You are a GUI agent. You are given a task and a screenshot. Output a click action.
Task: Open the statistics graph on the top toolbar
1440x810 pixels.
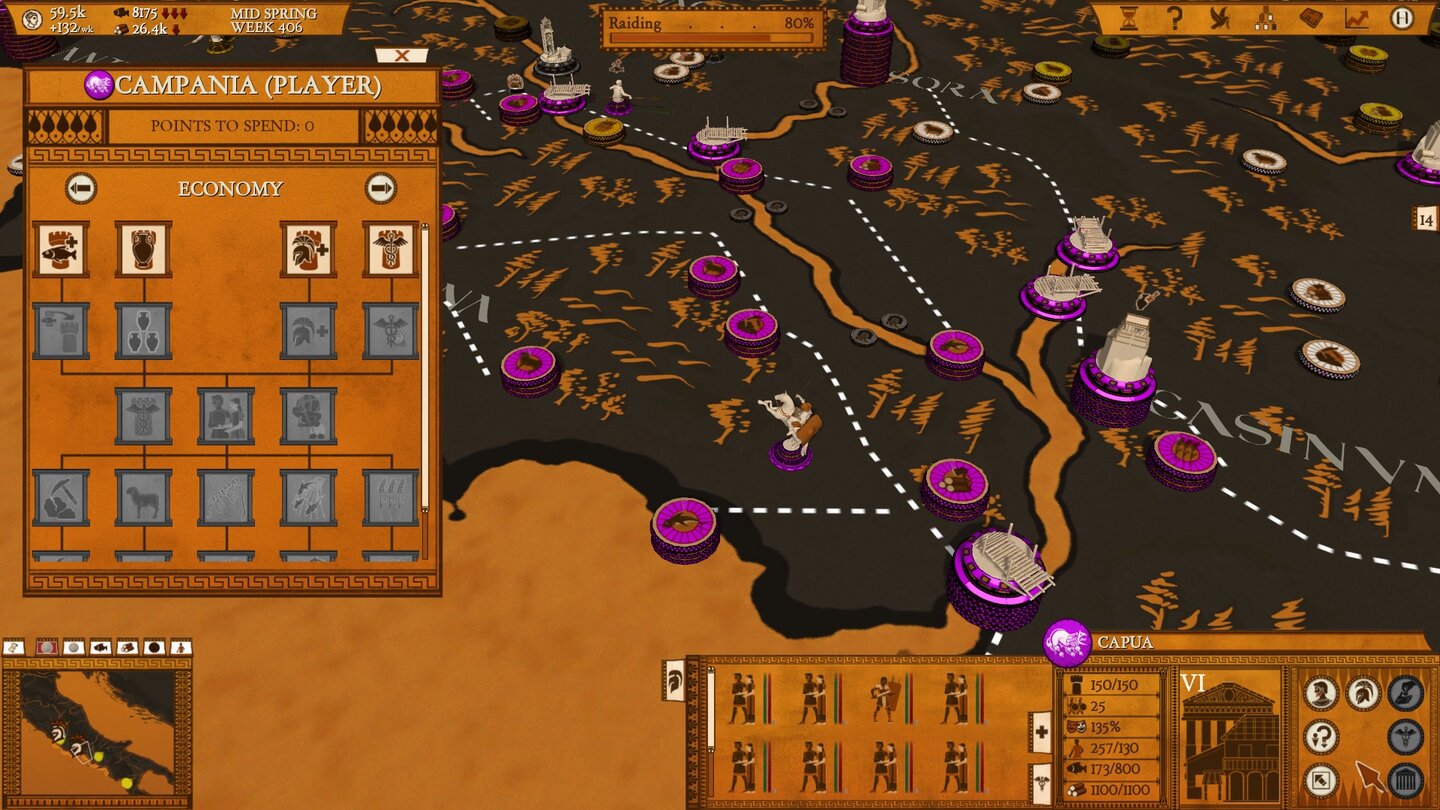pyautogui.click(x=1356, y=20)
